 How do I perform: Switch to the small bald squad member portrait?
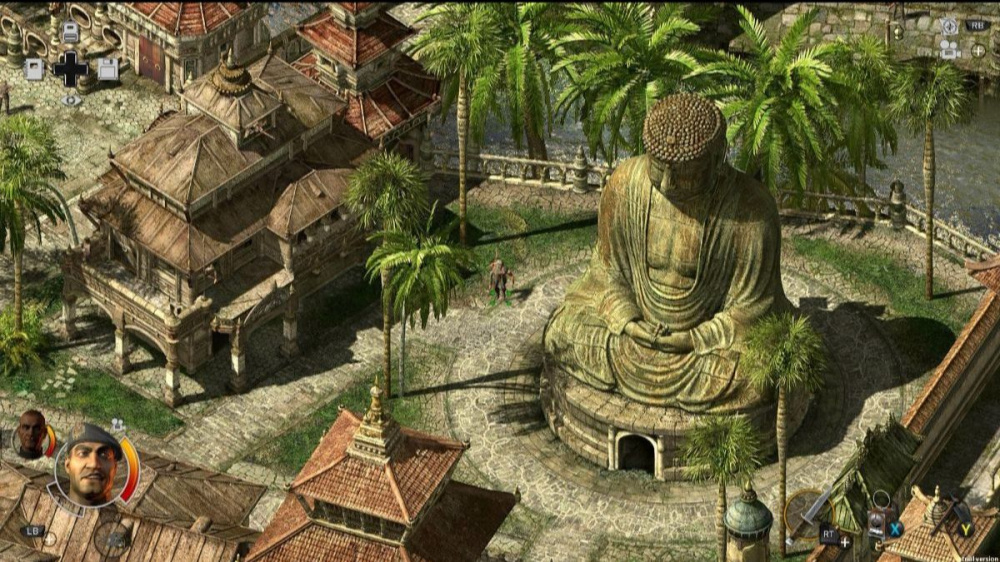[x=31, y=433]
